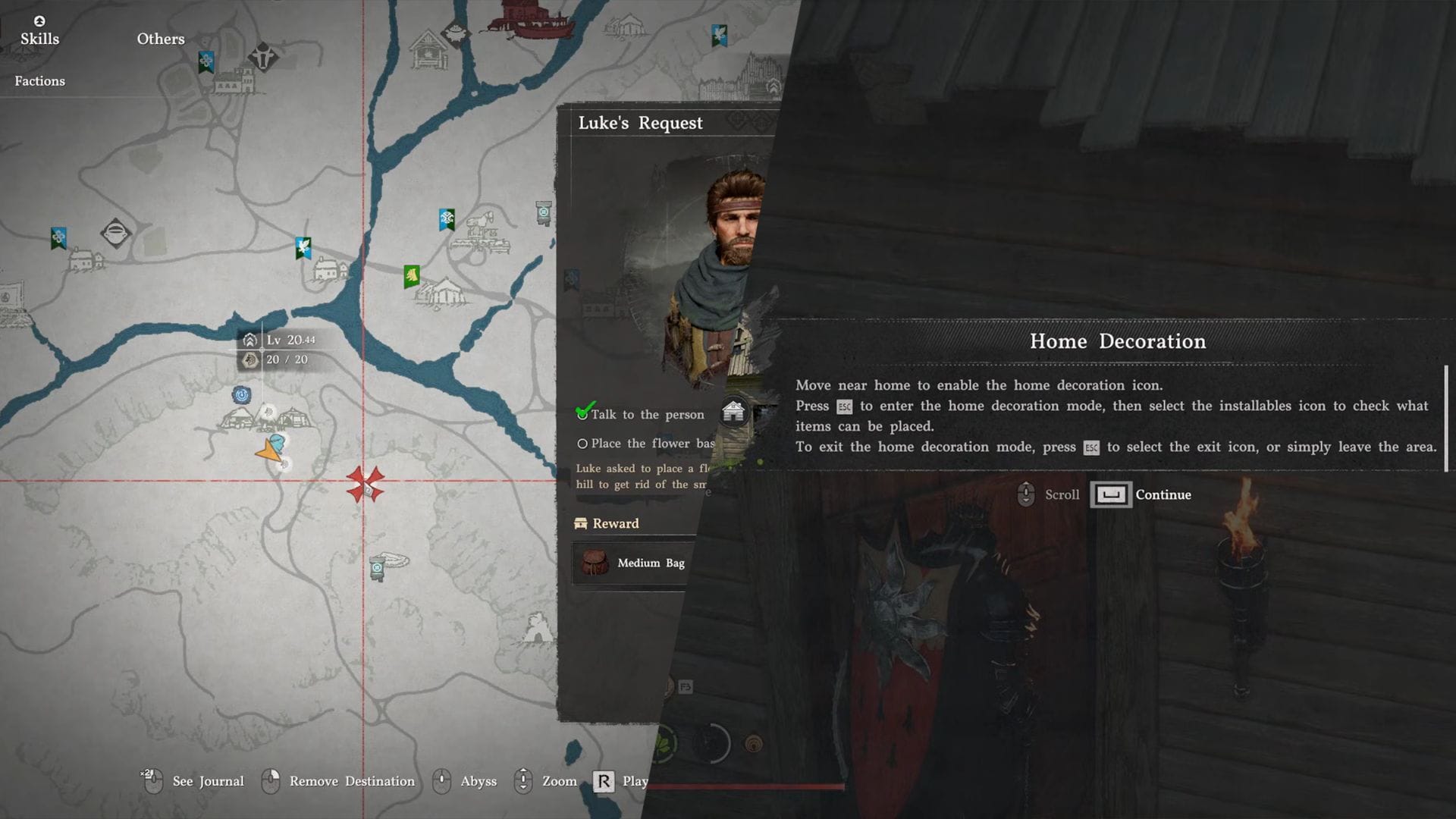The width and height of the screenshot is (1456, 819).
Task: Select the blue swirl waypoint marker
Action: coord(241,394)
